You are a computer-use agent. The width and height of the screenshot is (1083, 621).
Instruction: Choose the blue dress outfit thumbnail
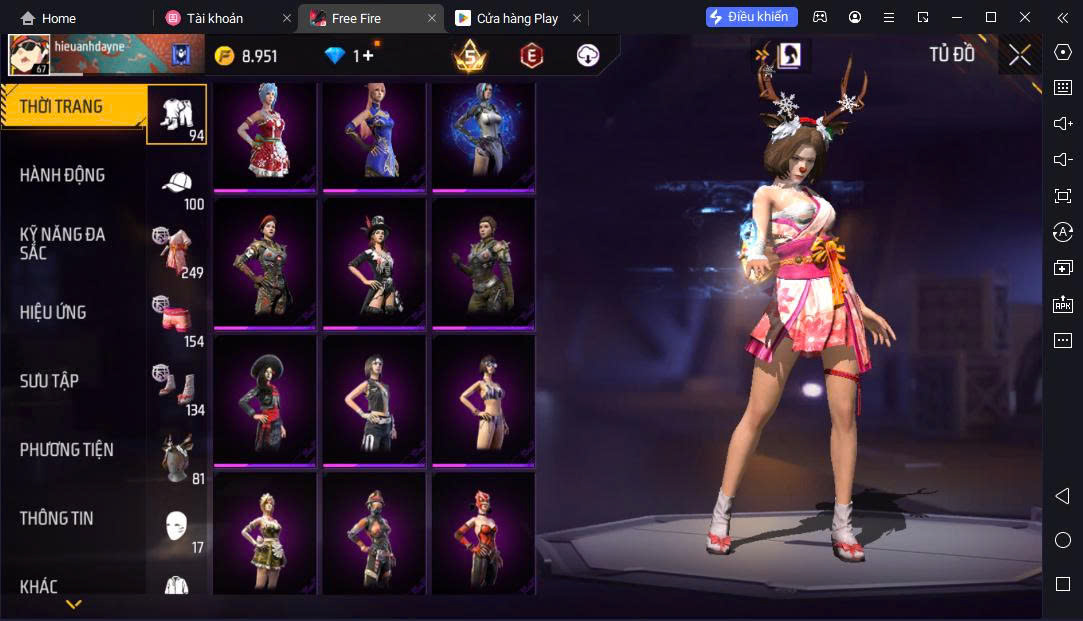(x=373, y=135)
